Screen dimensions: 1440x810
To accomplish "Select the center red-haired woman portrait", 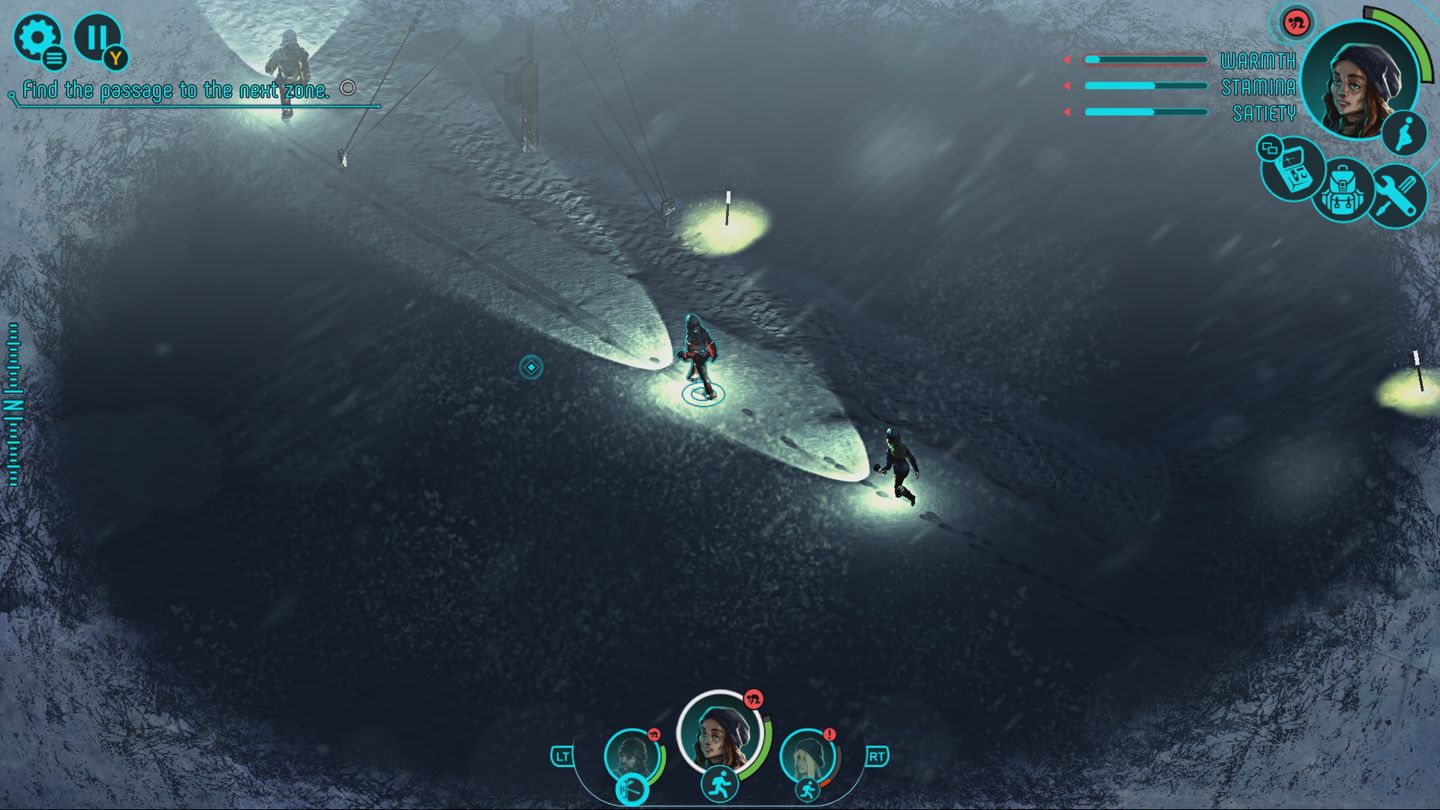I will pyautogui.click(x=720, y=733).
